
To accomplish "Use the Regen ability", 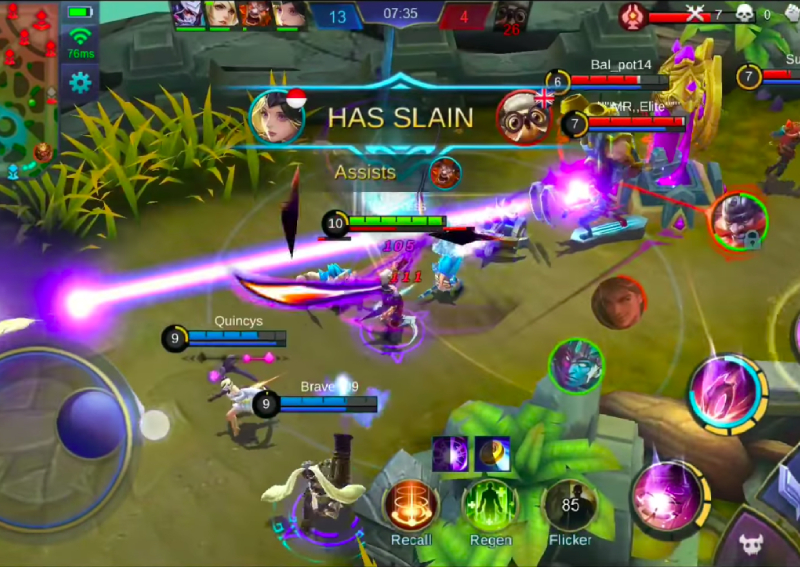I will coord(490,503).
